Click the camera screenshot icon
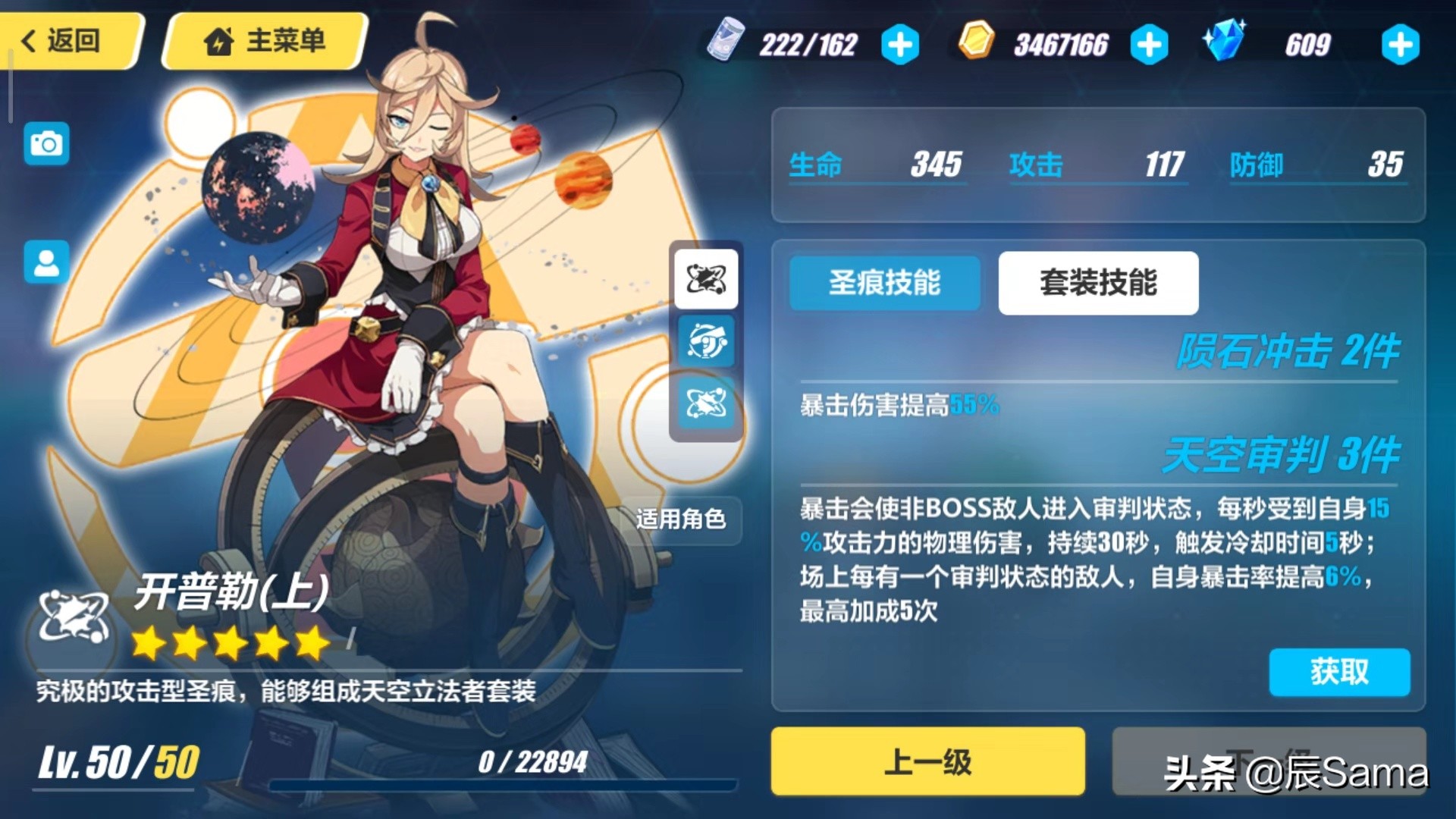1456x819 pixels. 45,144
